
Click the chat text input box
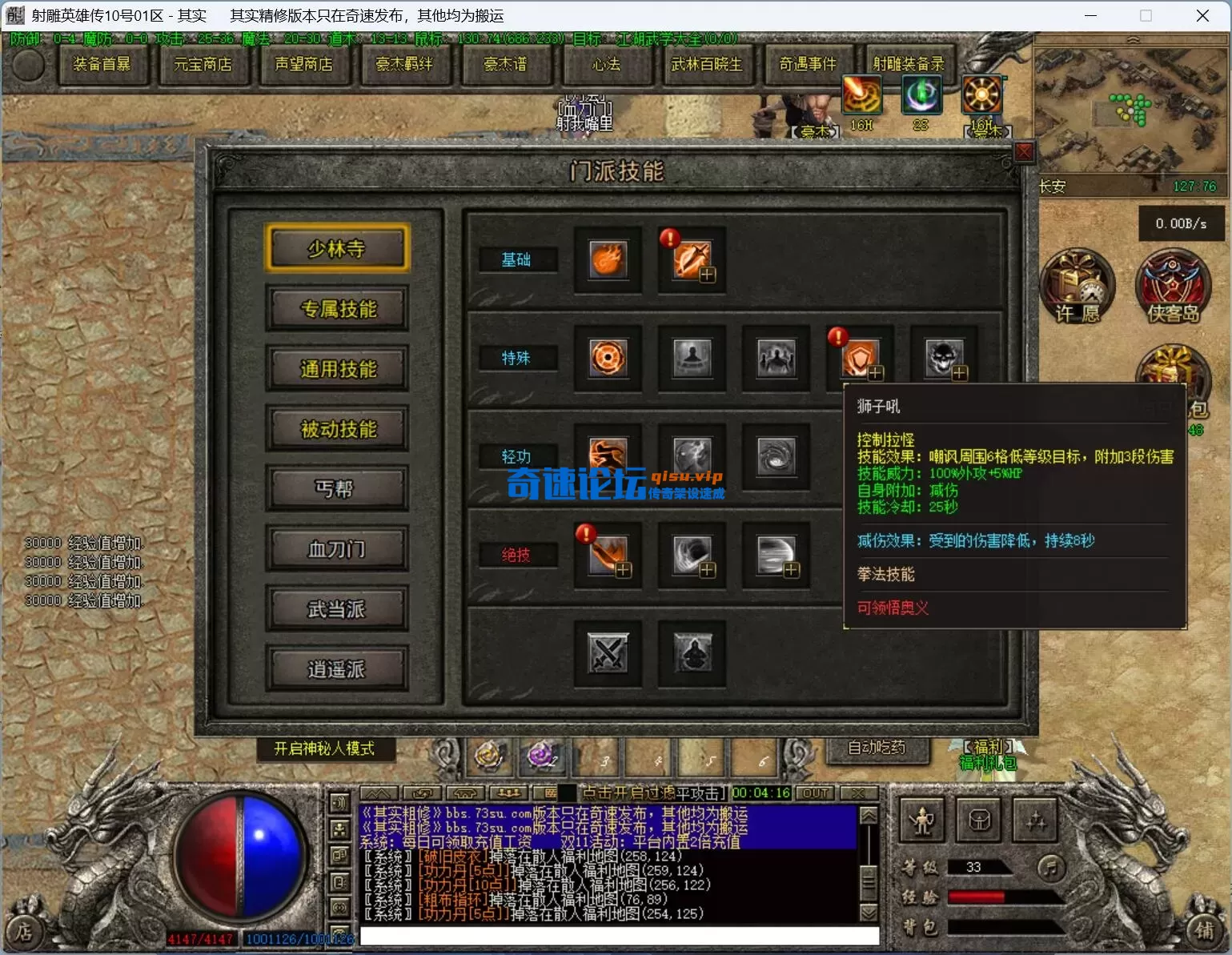[x=619, y=936]
